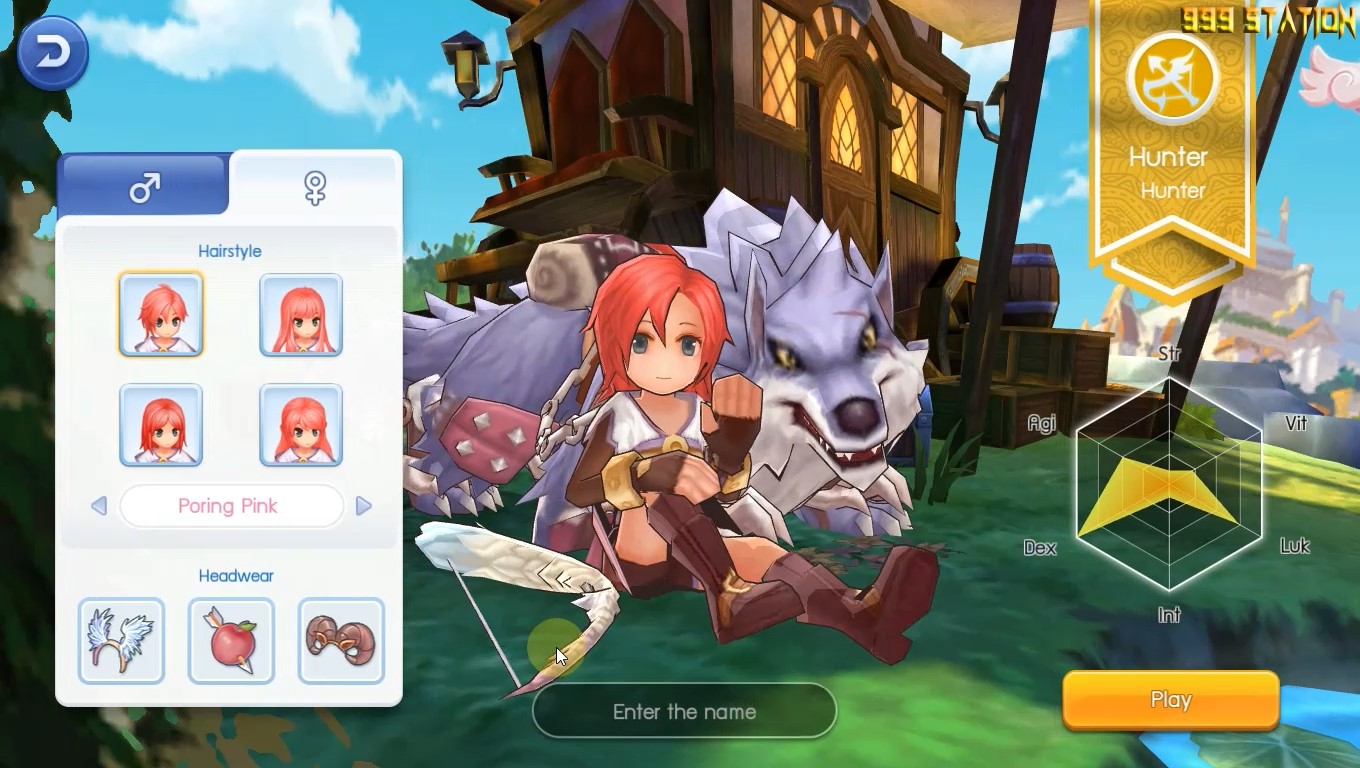Go back using the blue return arrow
Viewport: 1360px width, 768px height.
[x=52, y=53]
